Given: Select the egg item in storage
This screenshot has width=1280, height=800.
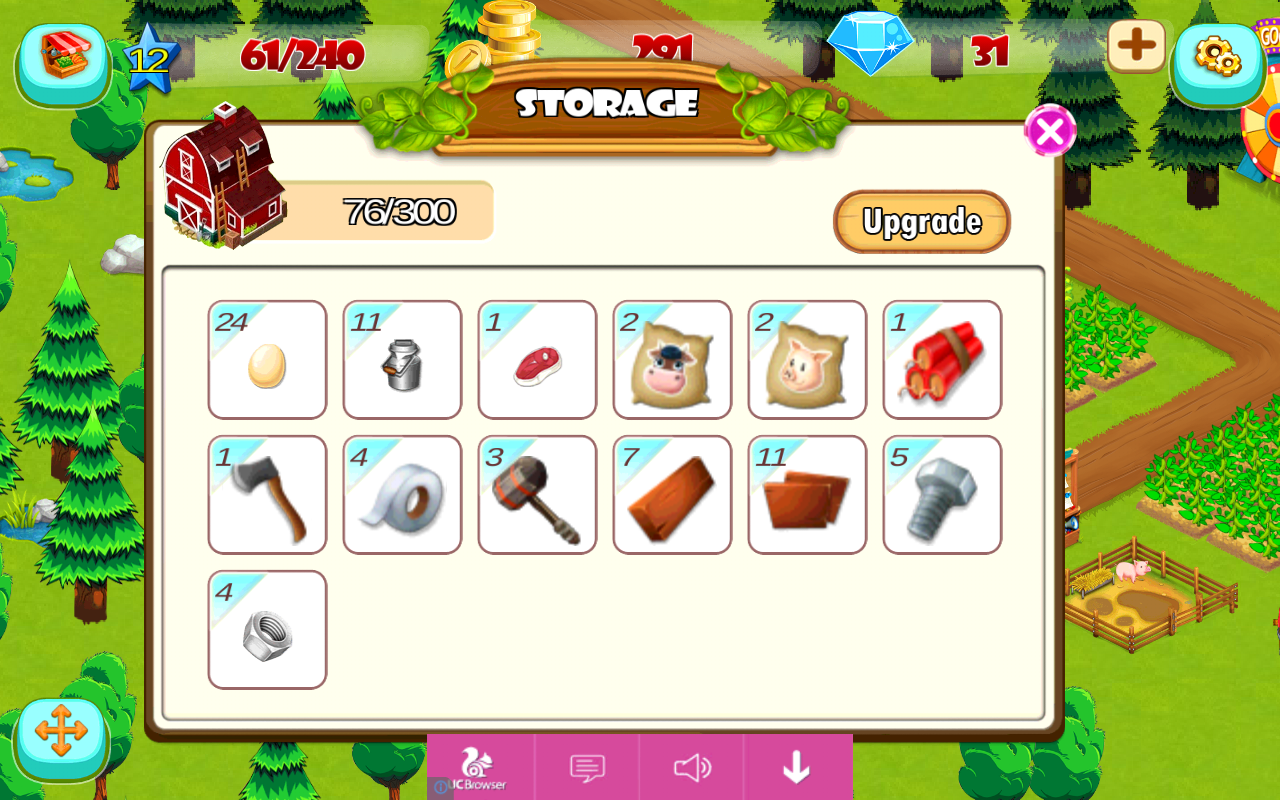Looking at the screenshot, I should tap(266, 360).
